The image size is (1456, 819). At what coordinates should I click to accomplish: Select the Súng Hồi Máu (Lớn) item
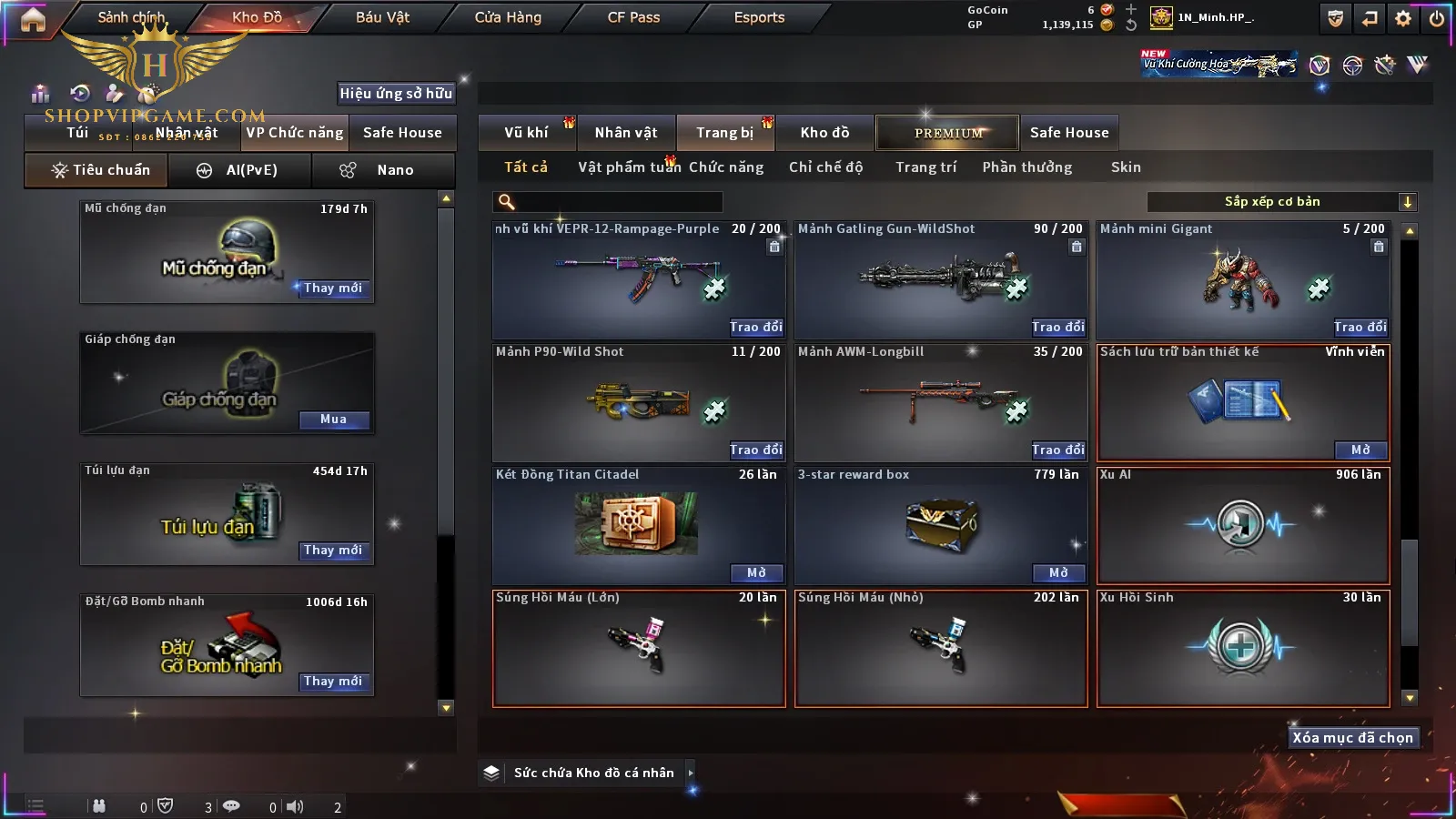pyautogui.click(x=639, y=648)
